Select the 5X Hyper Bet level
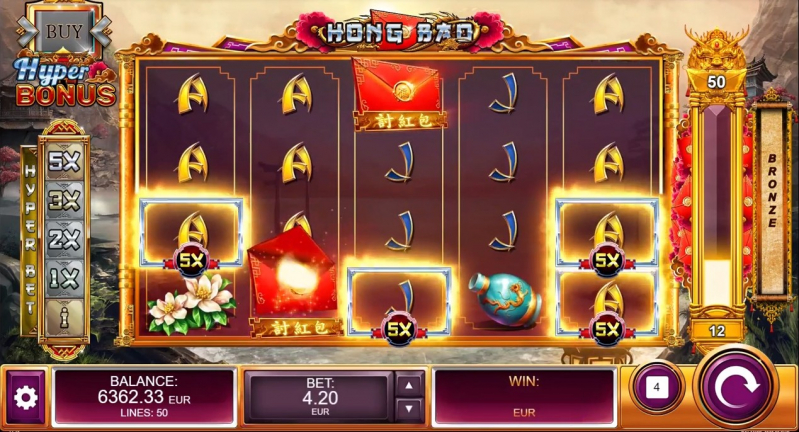The image size is (799, 432). pos(63,162)
